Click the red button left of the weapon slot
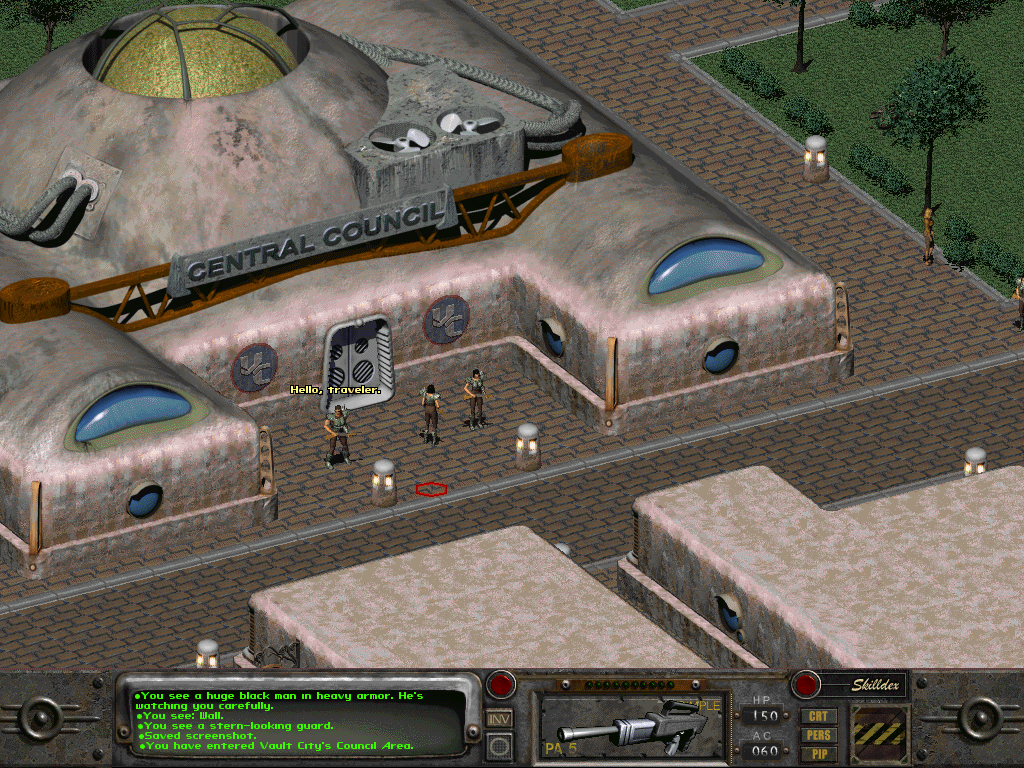 pyautogui.click(x=500, y=685)
